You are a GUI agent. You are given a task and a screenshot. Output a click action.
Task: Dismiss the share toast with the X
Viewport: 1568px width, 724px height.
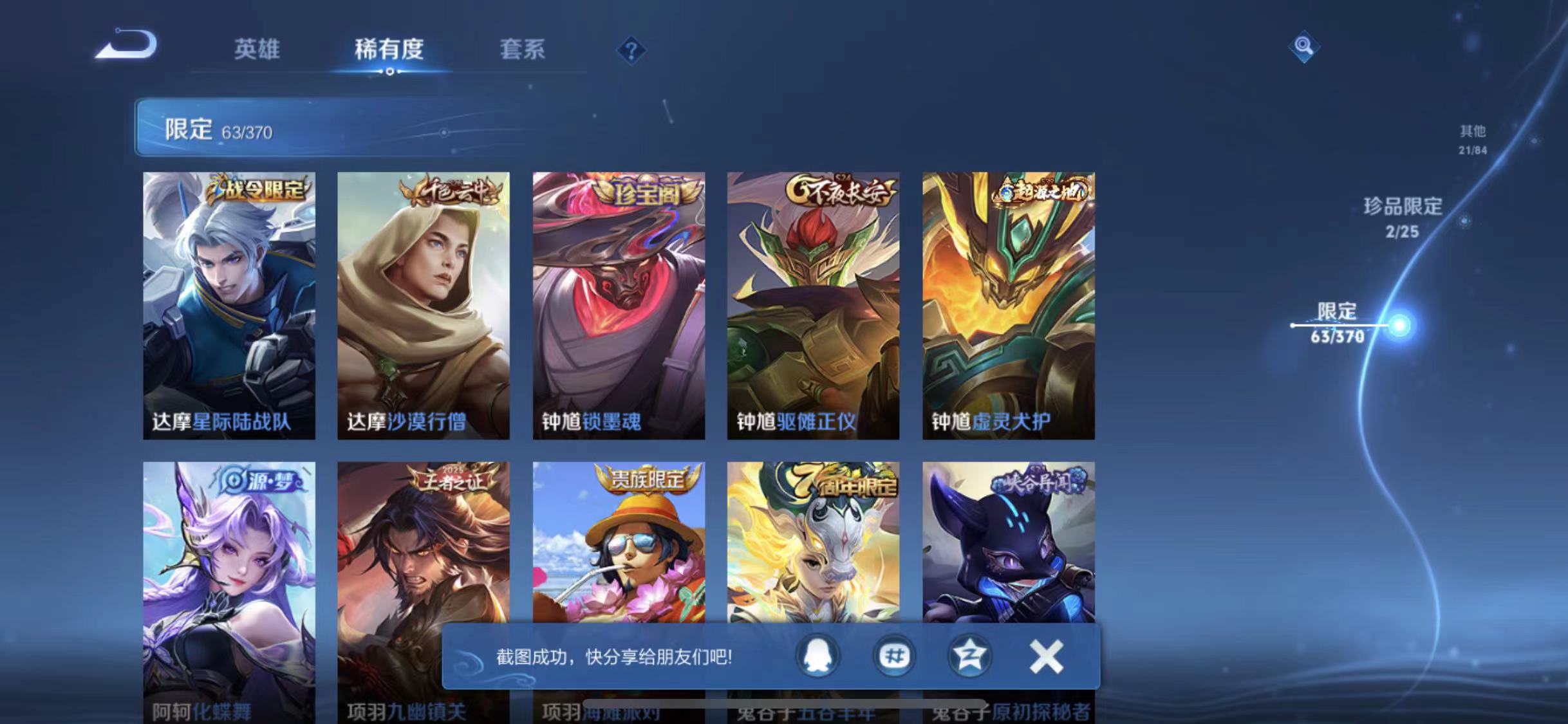click(x=1046, y=654)
